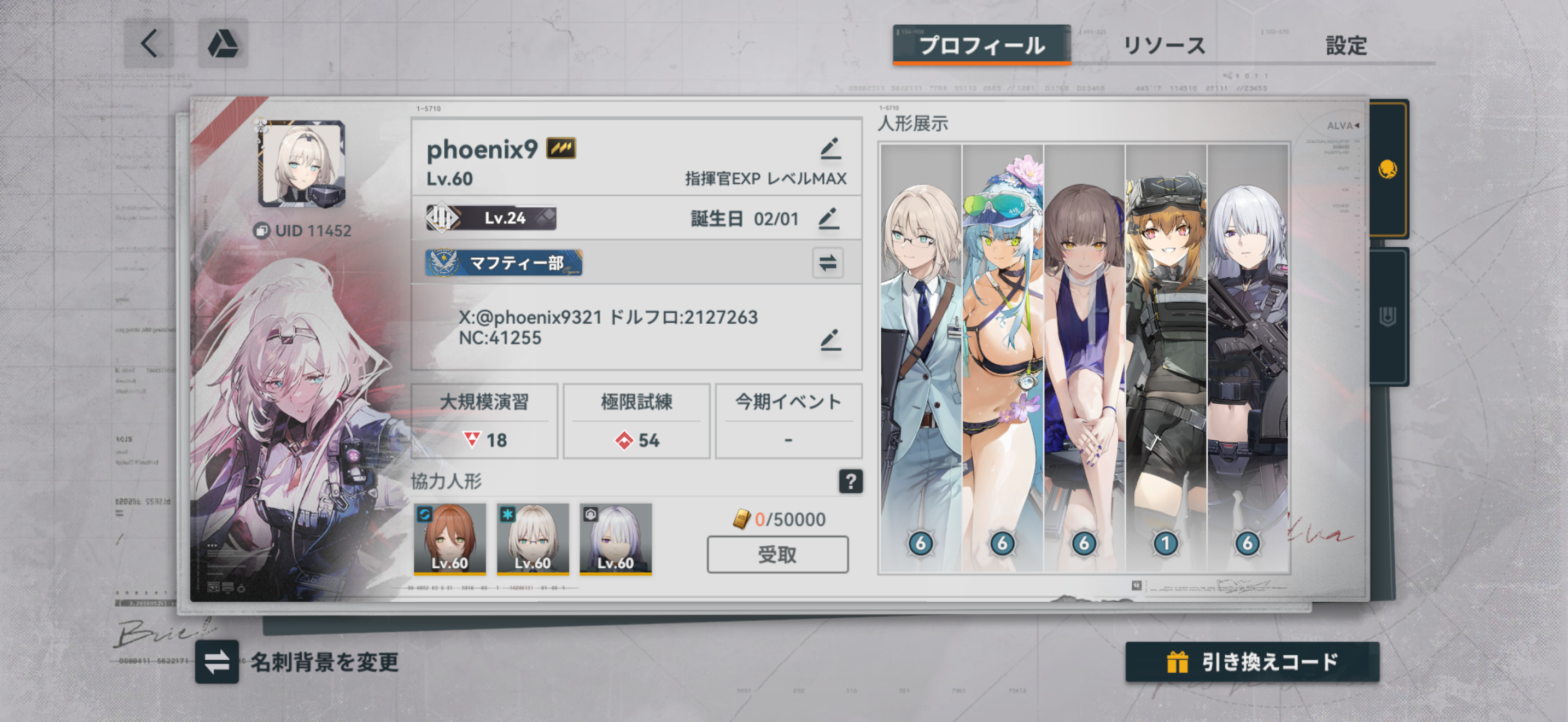This screenshot has height=722, width=1568.
Task: Swap the マフティー部 title badge
Action: pyautogui.click(x=827, y=263)
